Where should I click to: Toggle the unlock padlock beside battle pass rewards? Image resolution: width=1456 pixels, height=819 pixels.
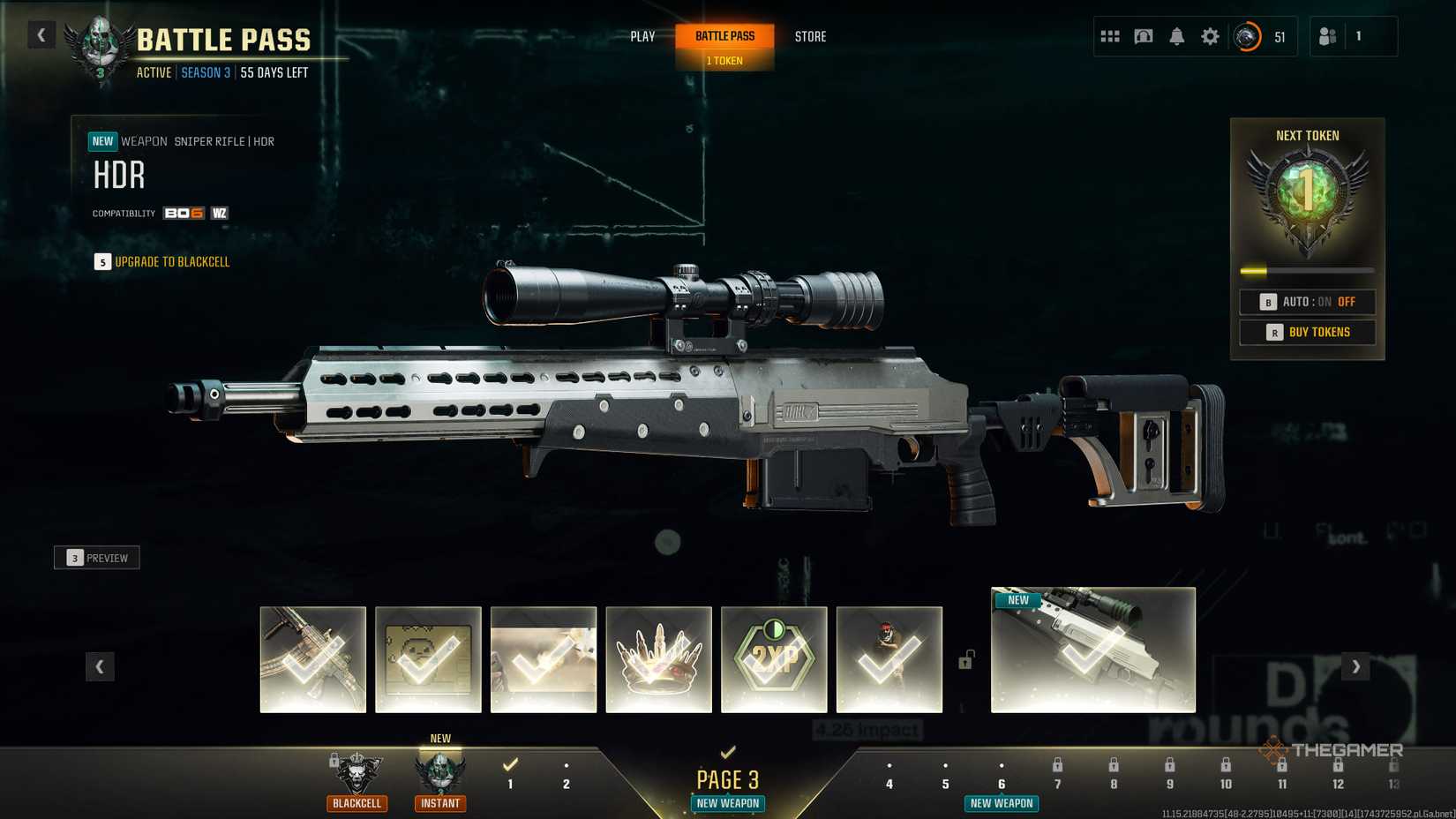(965, 662)
